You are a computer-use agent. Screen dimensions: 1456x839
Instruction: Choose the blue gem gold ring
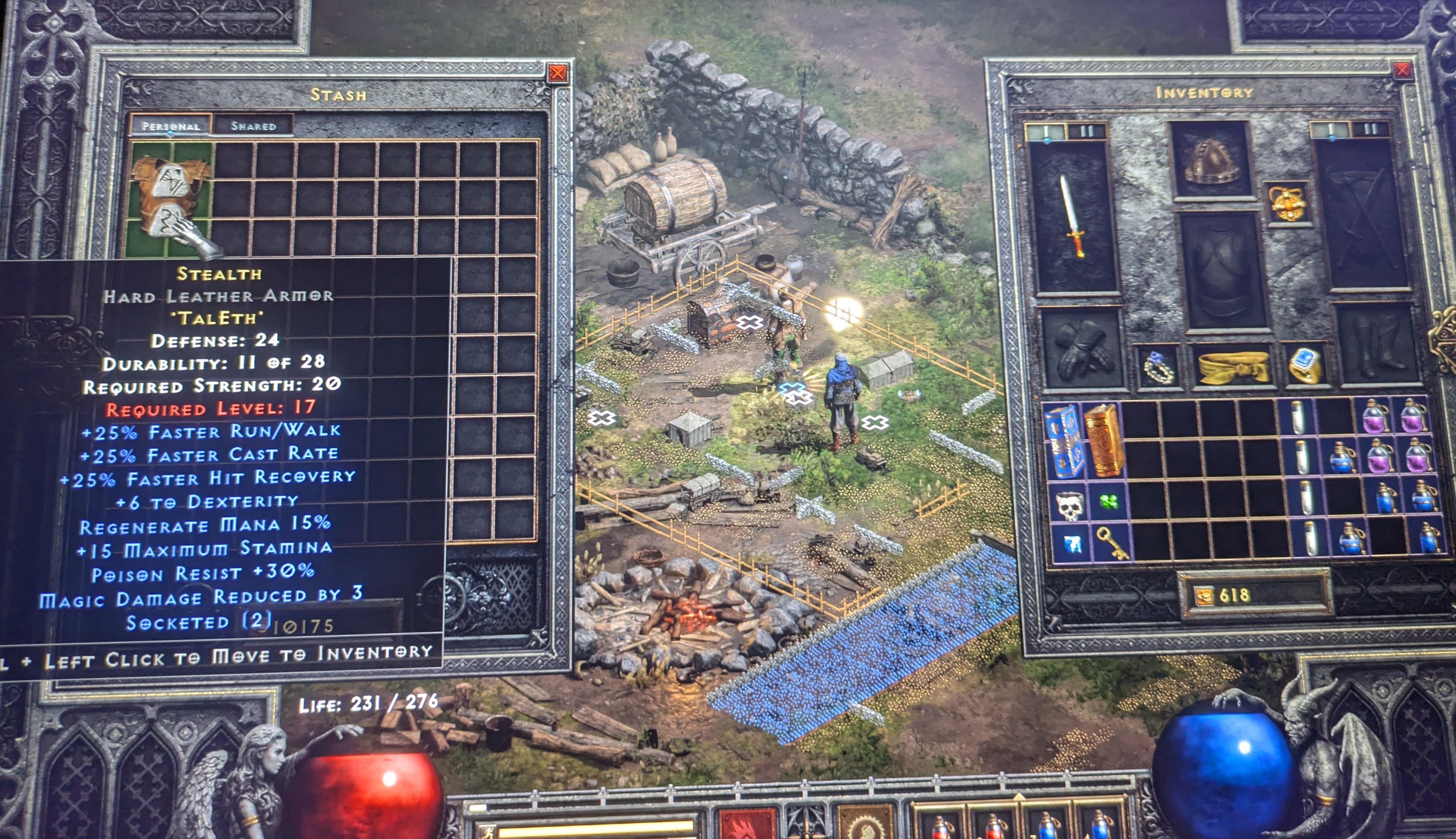tap(1304, 365)
